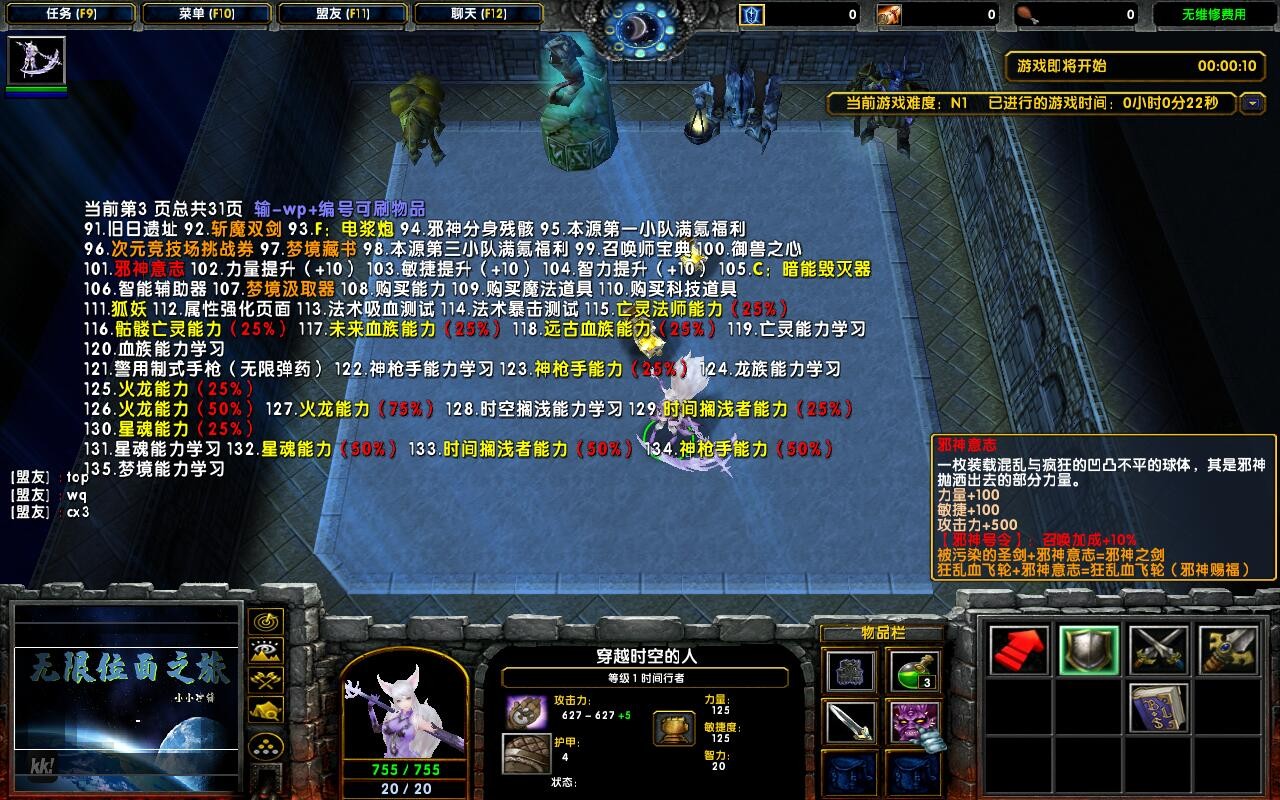Viewport: 1280px width, 800px height.
Task: Toggle the signal ping icon on sidebar
Action: point(263,622)
